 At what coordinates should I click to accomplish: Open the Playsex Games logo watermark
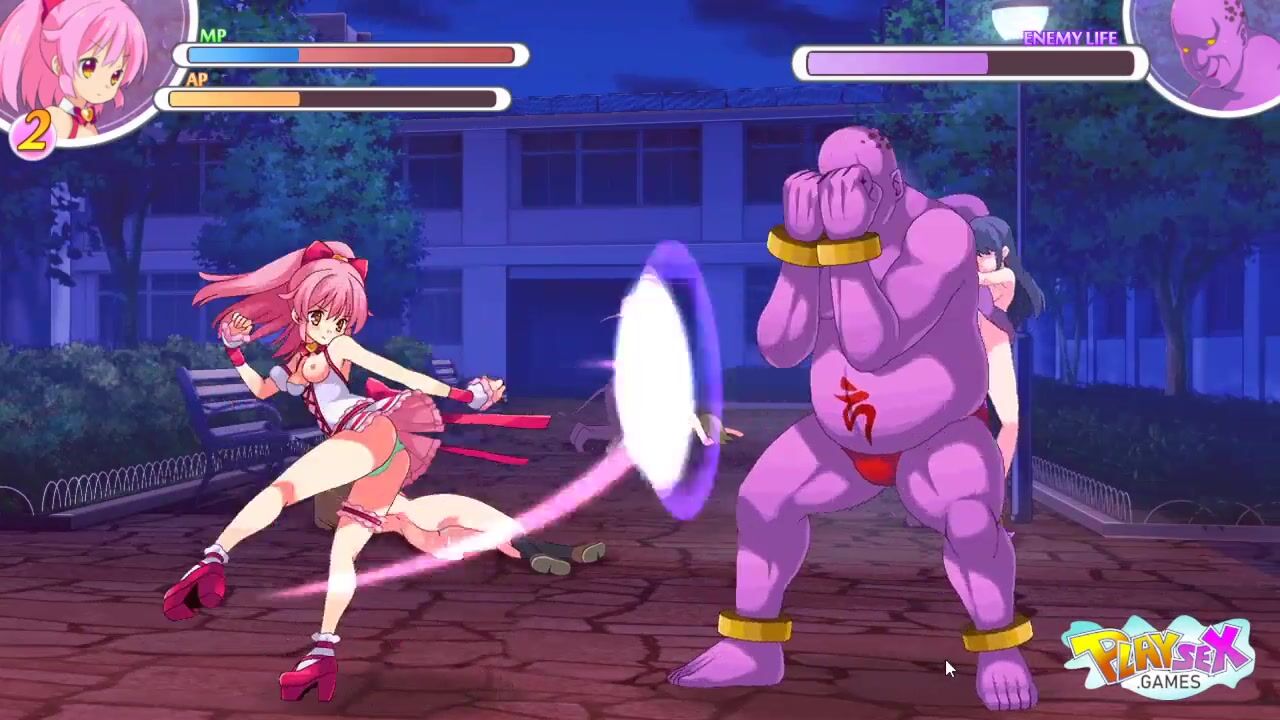pyautogui.click(x=1158, y=657)
